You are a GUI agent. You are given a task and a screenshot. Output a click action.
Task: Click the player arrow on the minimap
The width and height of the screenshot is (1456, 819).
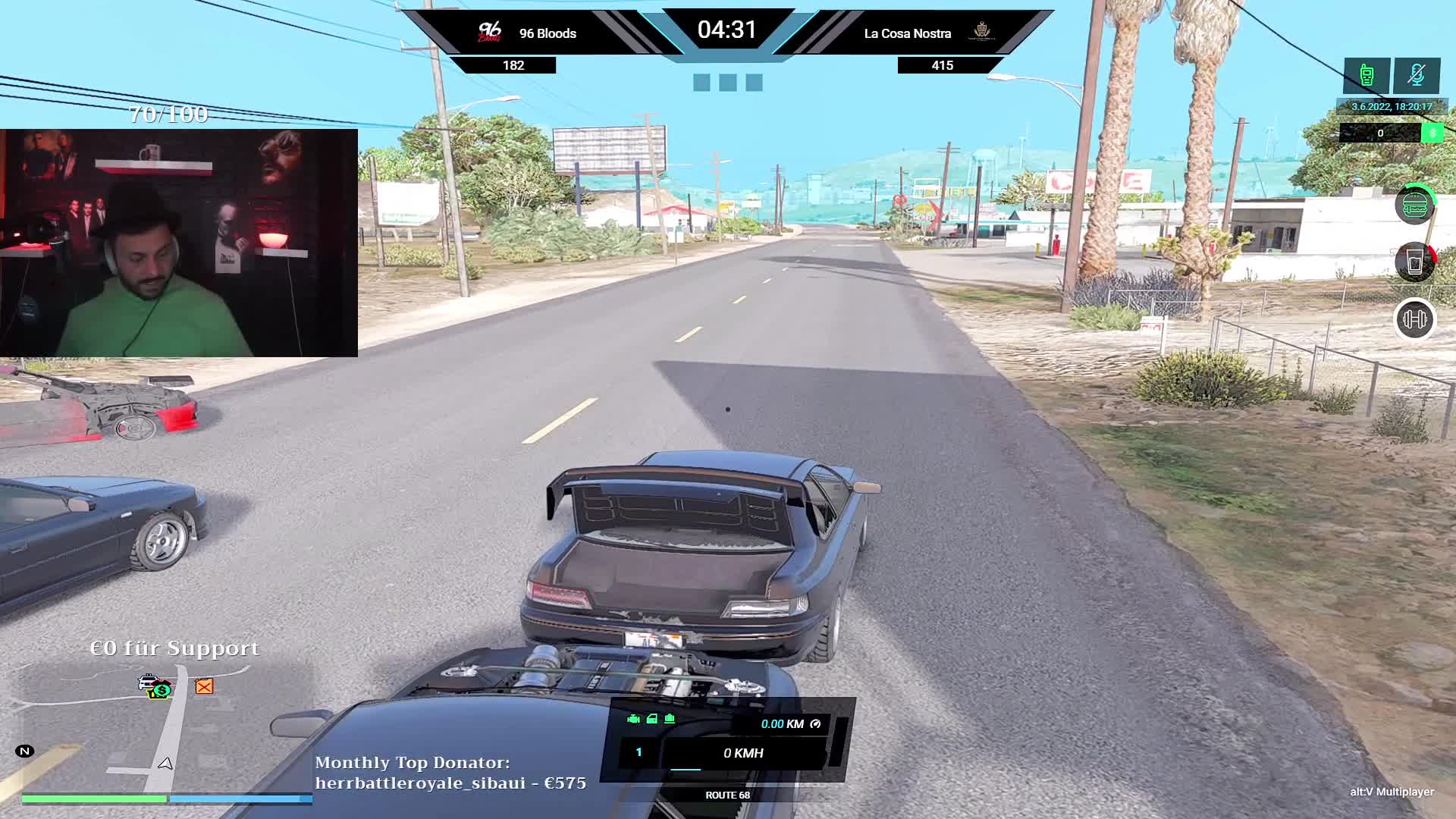[x=165, y=764]
